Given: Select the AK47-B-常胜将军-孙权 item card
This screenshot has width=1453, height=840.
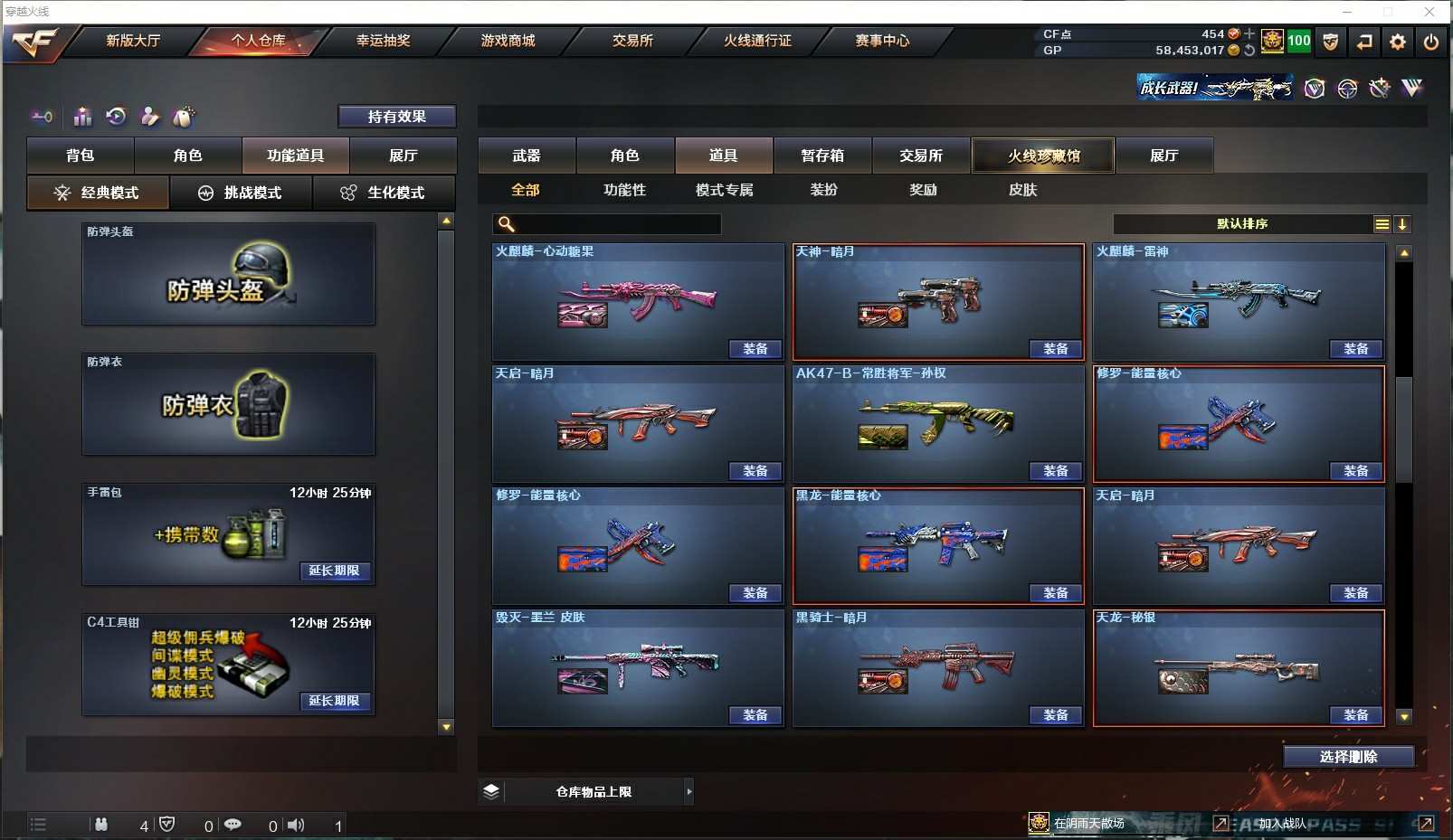Looking at the screenshot, I should tap(937, 422).
